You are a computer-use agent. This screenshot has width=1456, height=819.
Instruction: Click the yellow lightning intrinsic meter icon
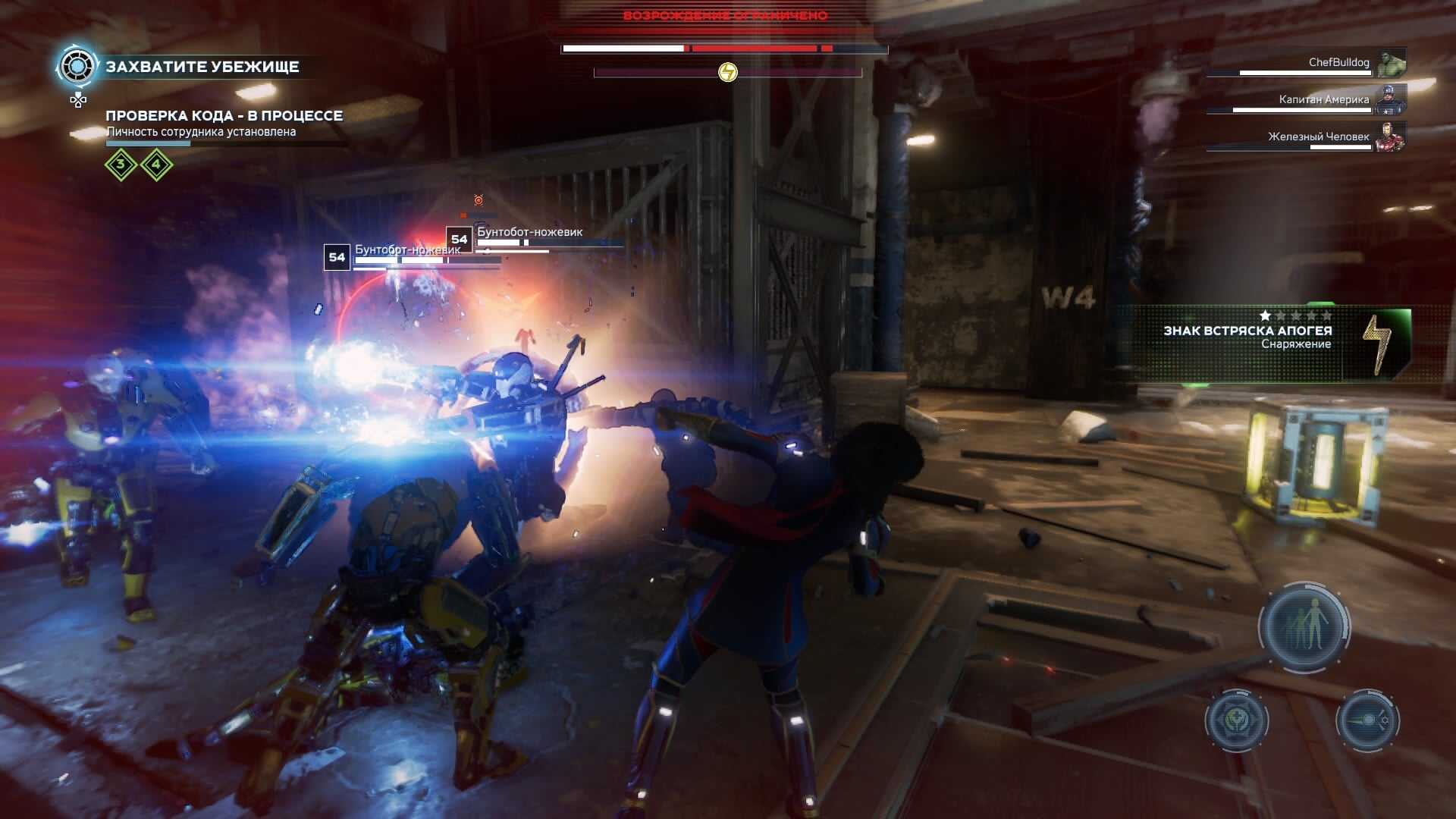pyautogui.click(x=727, y=72)
